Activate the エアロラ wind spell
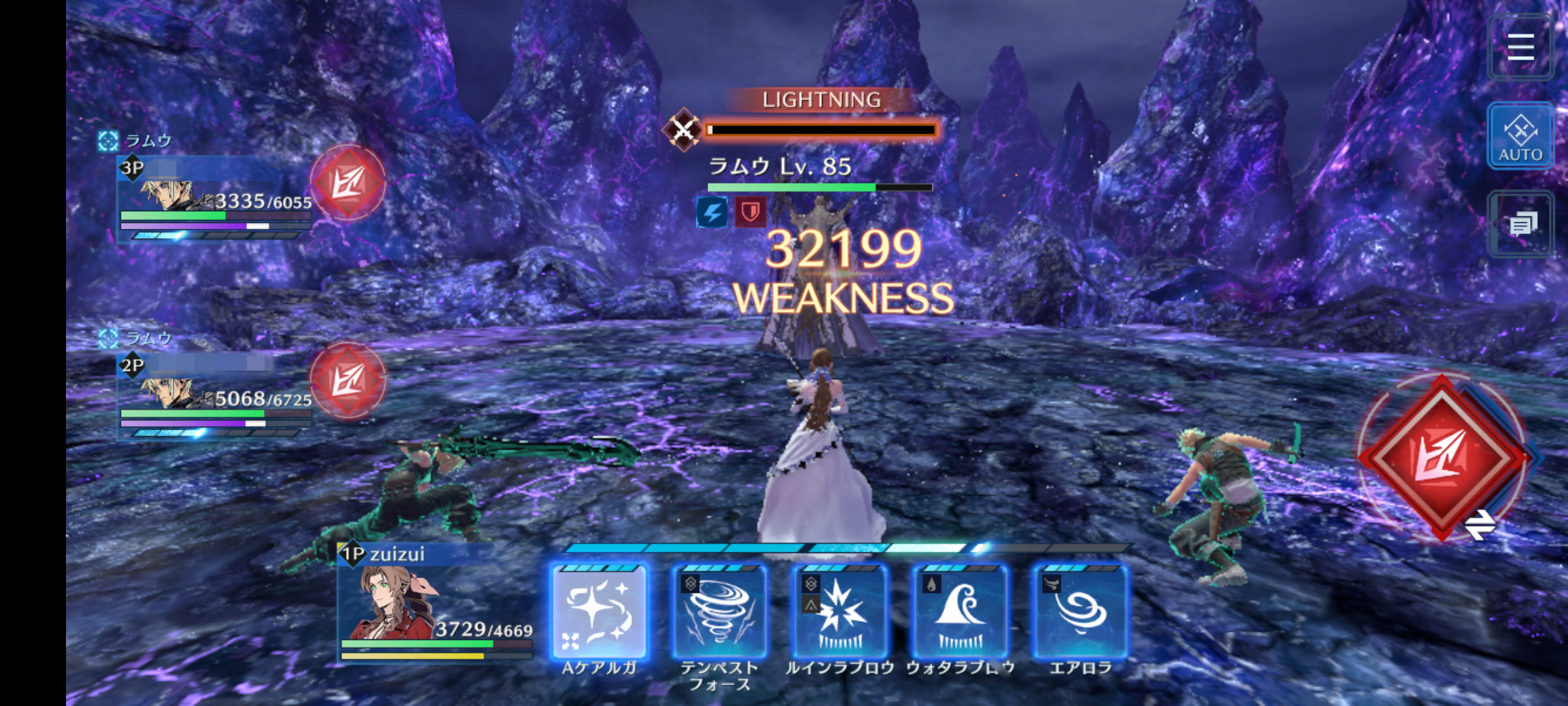Viewport: 1568px width, 706px height. coord(1081,612)
